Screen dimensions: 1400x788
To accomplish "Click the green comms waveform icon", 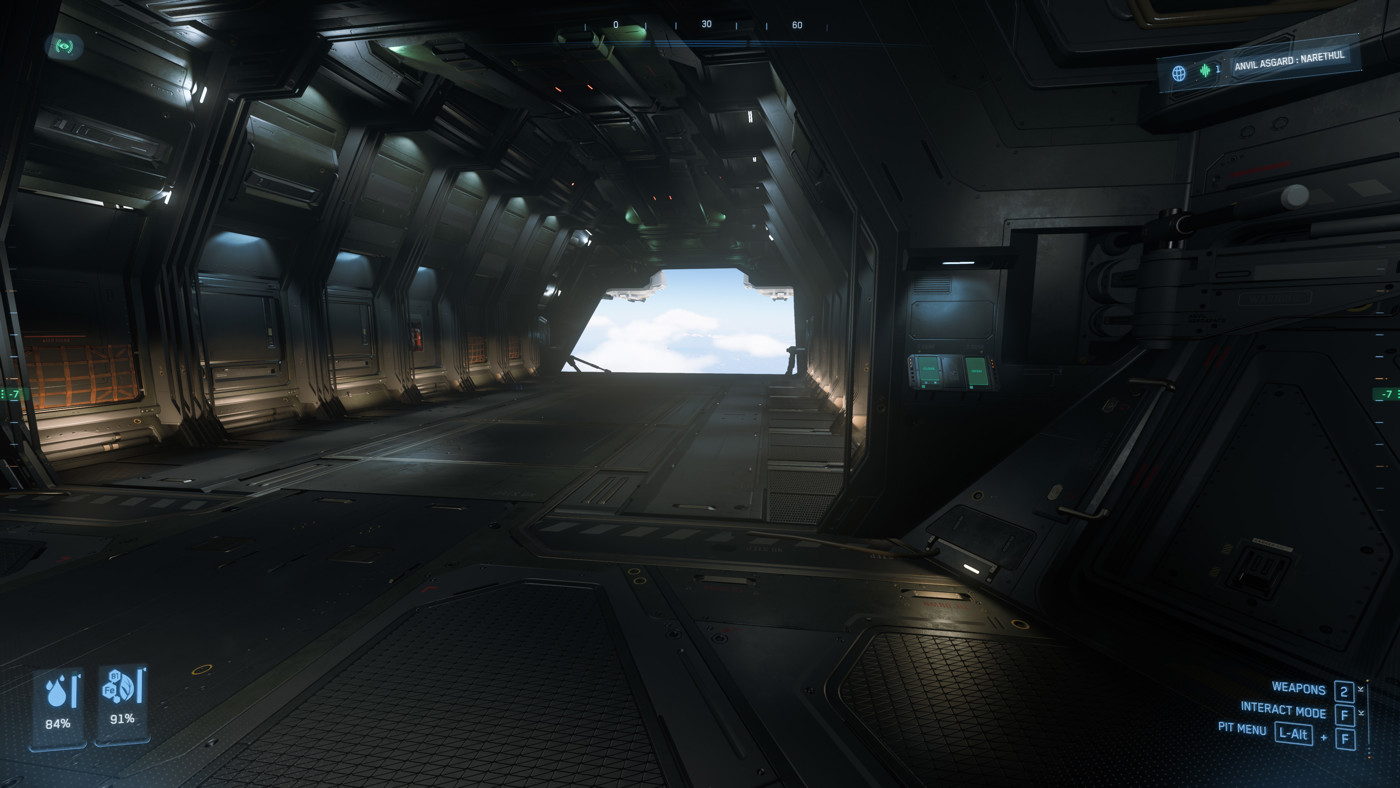I will [1205, 69].
